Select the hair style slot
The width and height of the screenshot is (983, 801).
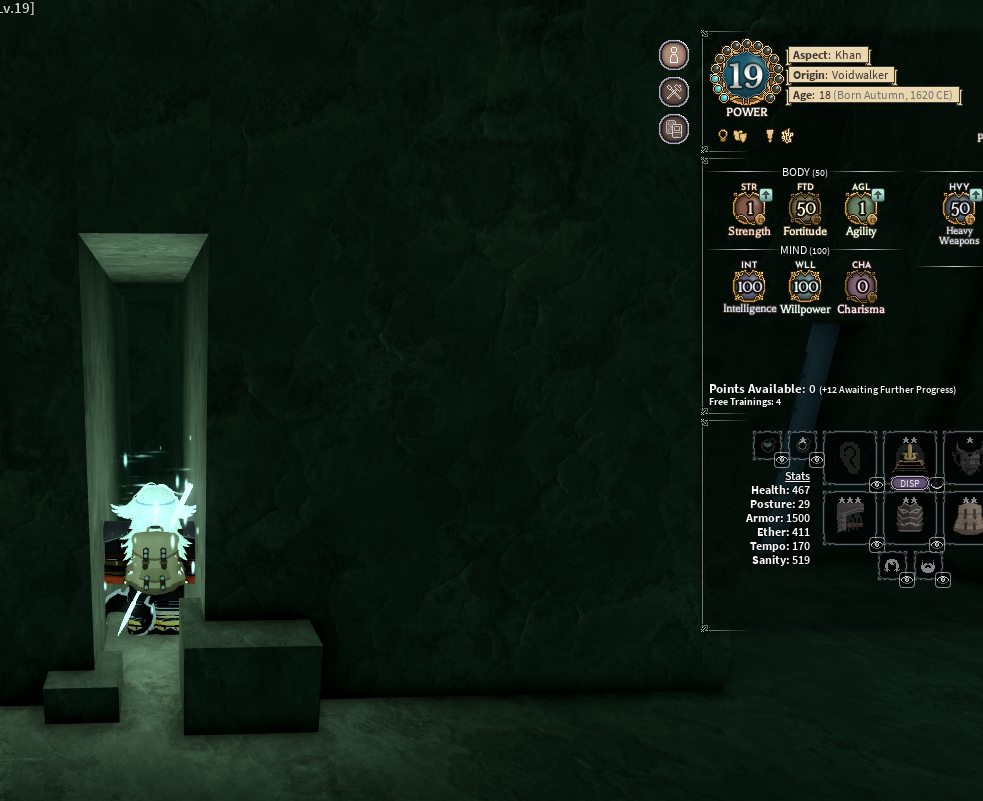tap(892, 567)
